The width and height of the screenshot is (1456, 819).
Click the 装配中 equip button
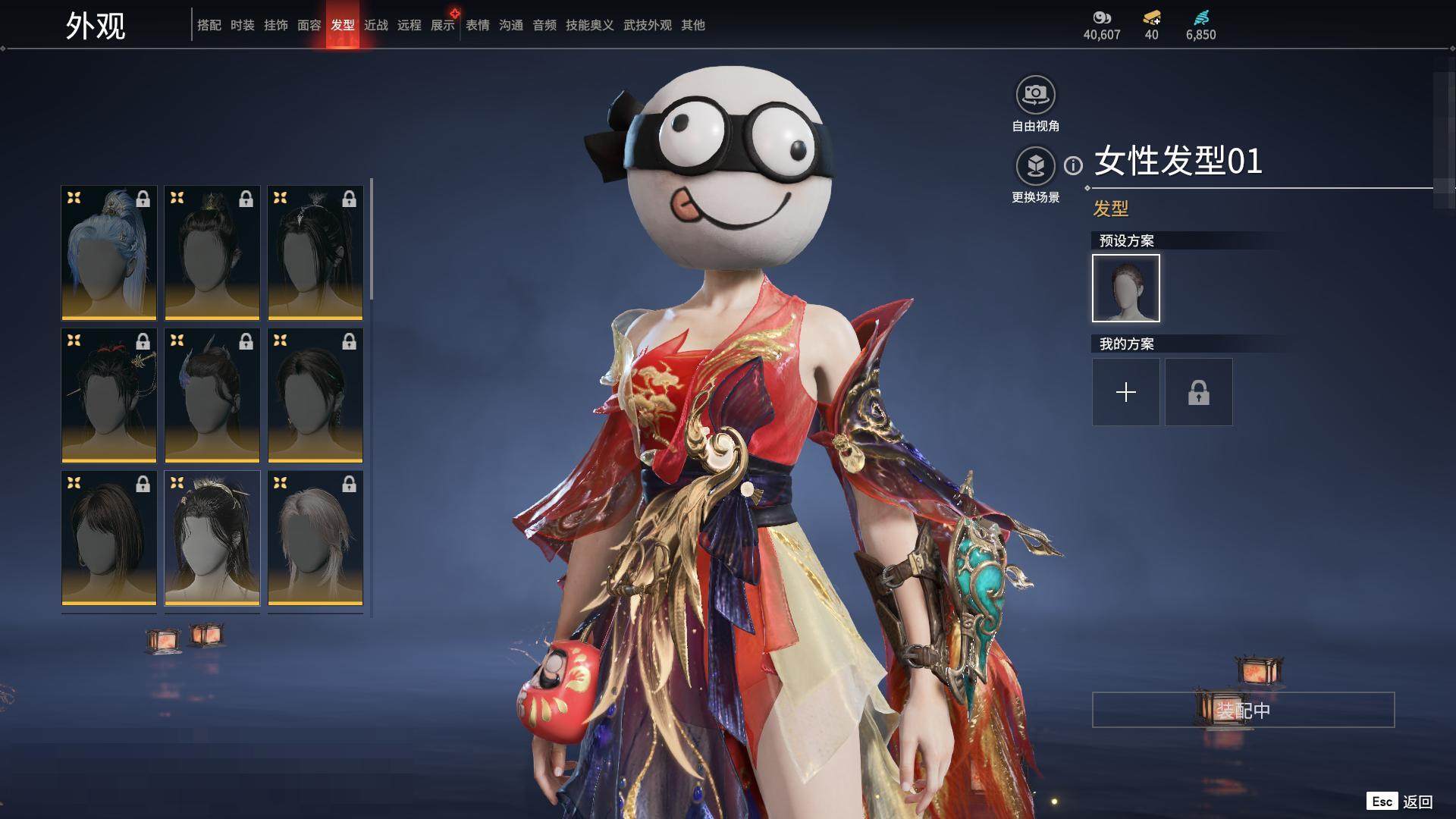pos(1243,710)
